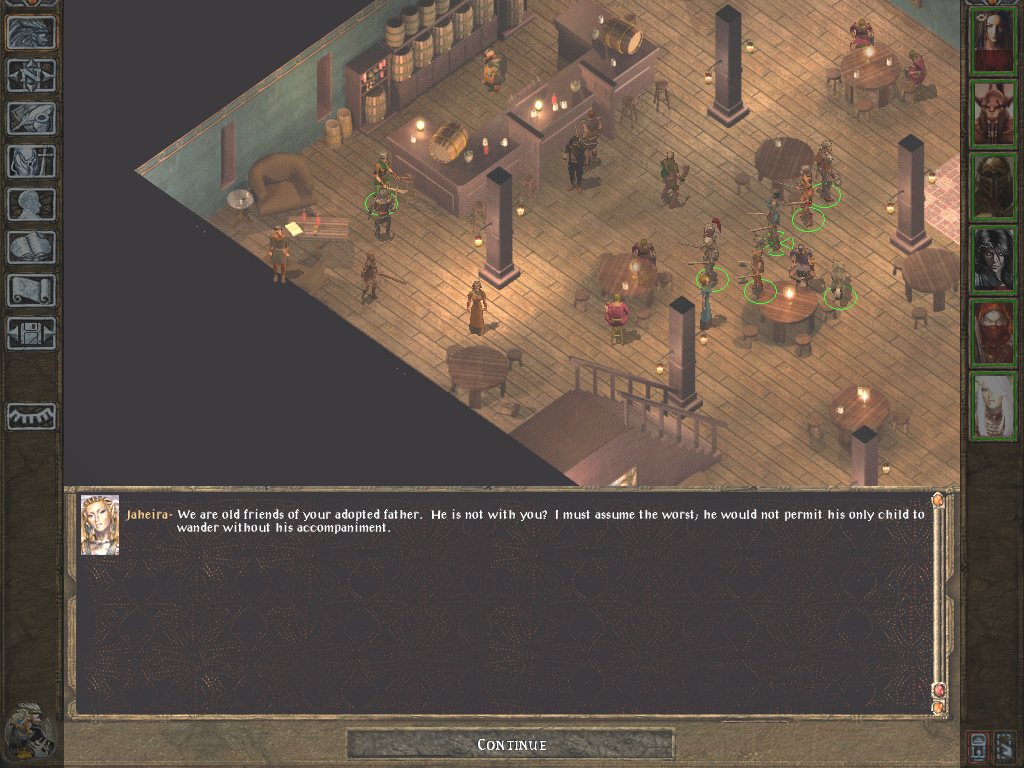The image size is (1024, 768).
Task: Select the pale black-haired character portrait
Action: (x=994, y=259)
